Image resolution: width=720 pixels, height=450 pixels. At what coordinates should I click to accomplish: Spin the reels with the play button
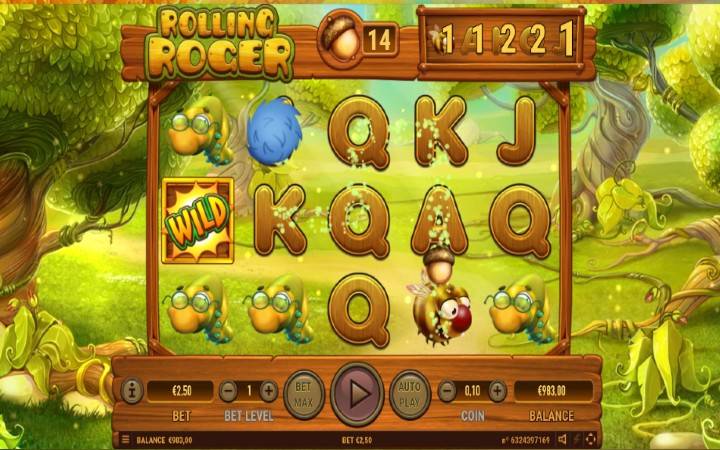357,393
